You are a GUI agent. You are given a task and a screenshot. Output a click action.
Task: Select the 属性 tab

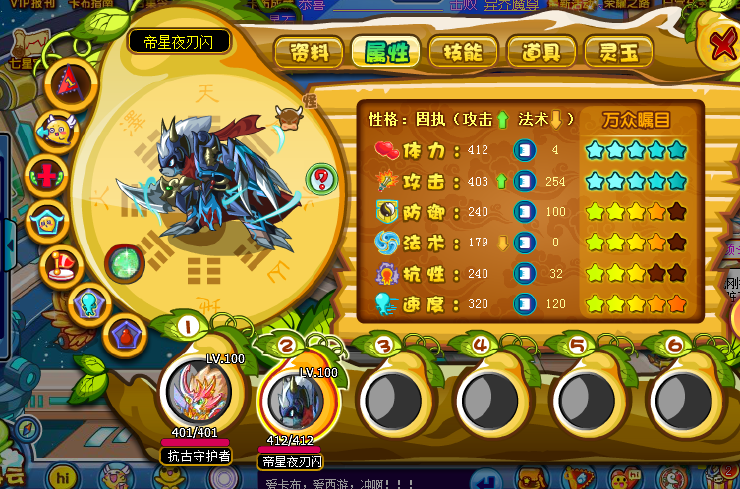(x=386, y=50)
